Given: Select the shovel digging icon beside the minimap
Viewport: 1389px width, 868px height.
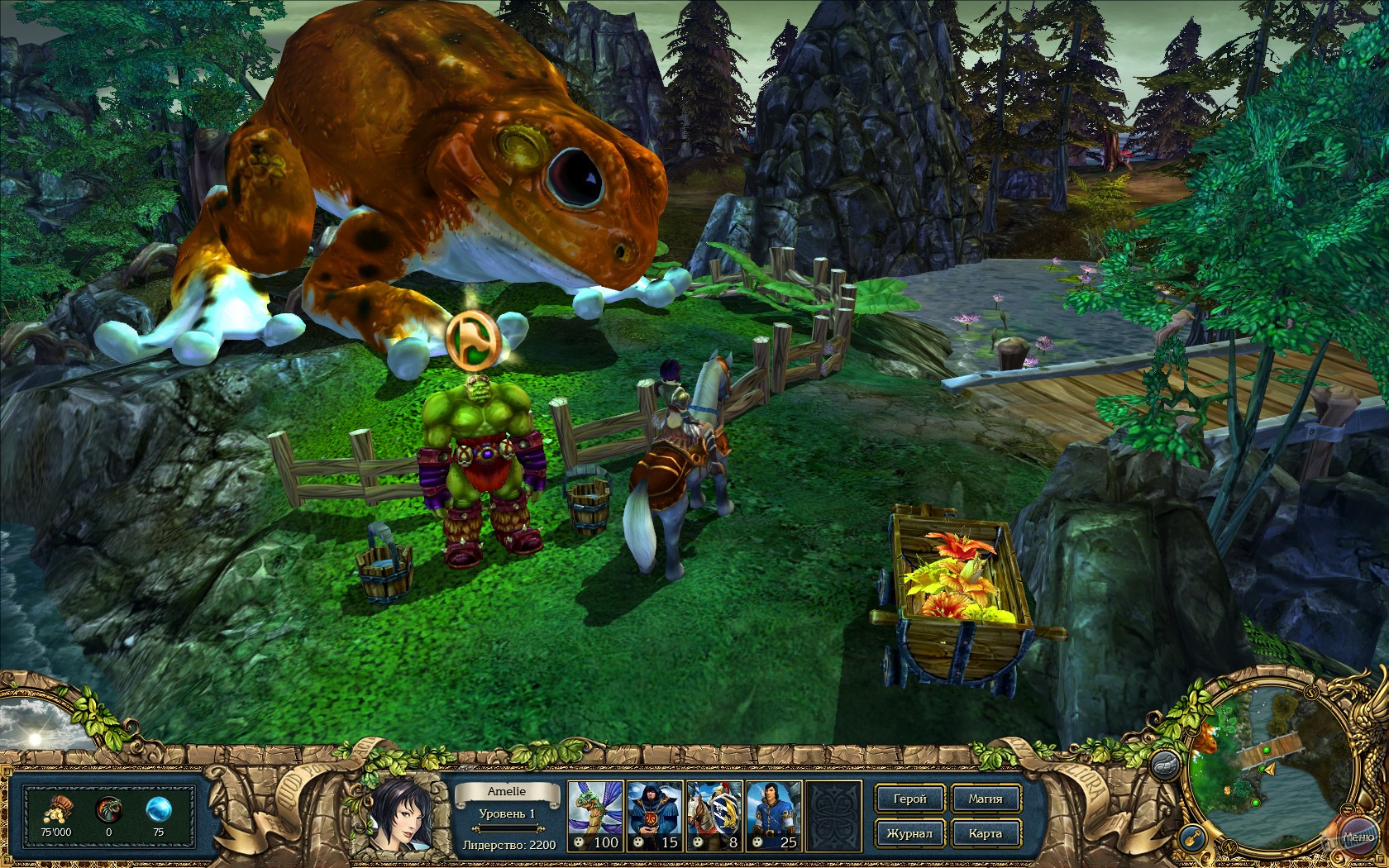Looking at the screenshot, I should [x=1191, y=837].
